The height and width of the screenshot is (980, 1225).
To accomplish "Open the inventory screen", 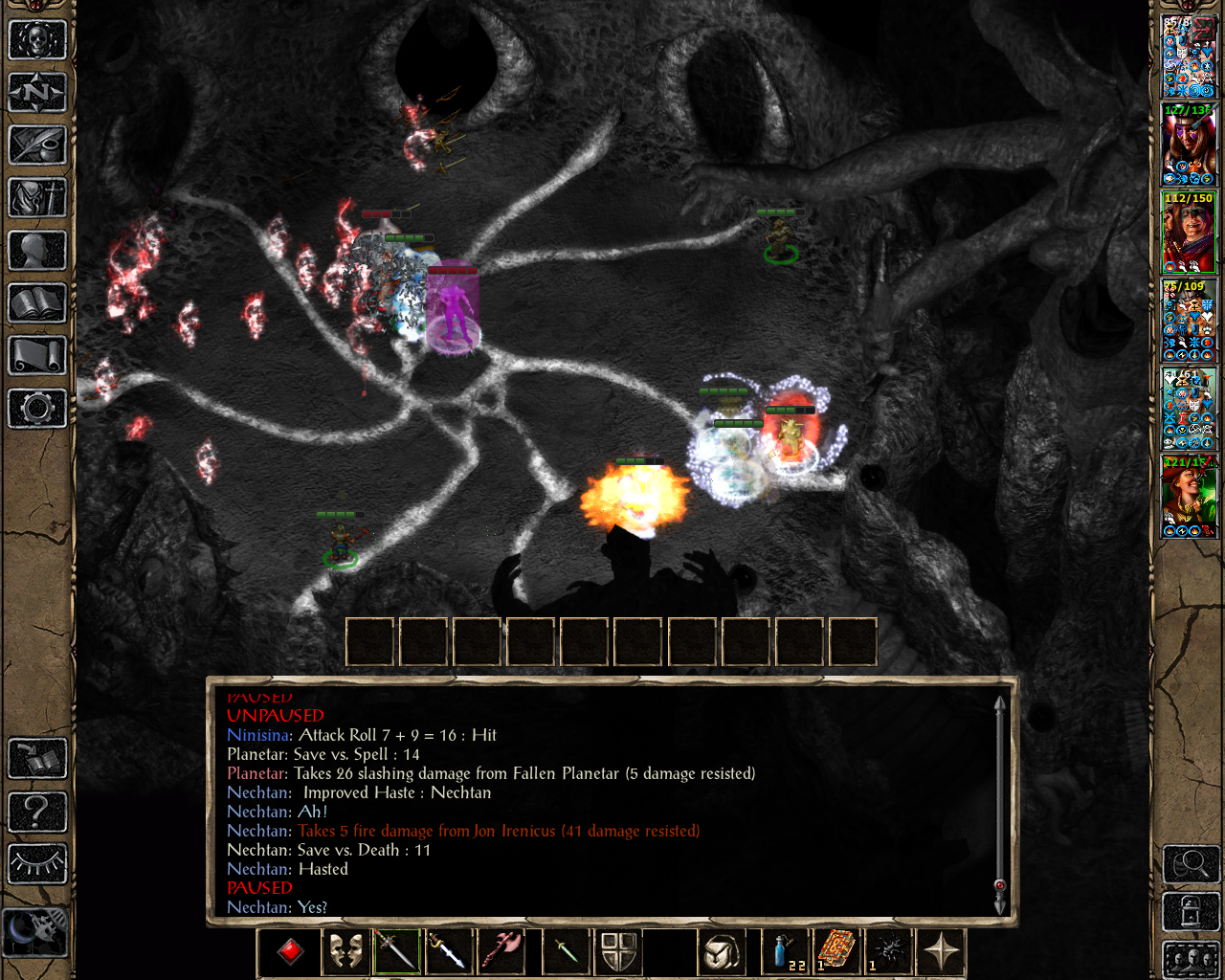I will [37, 198].
